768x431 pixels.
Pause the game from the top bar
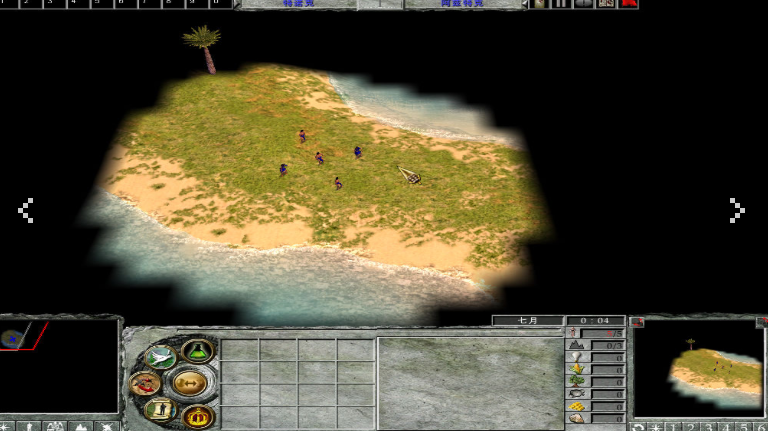[x=560, y=4]
